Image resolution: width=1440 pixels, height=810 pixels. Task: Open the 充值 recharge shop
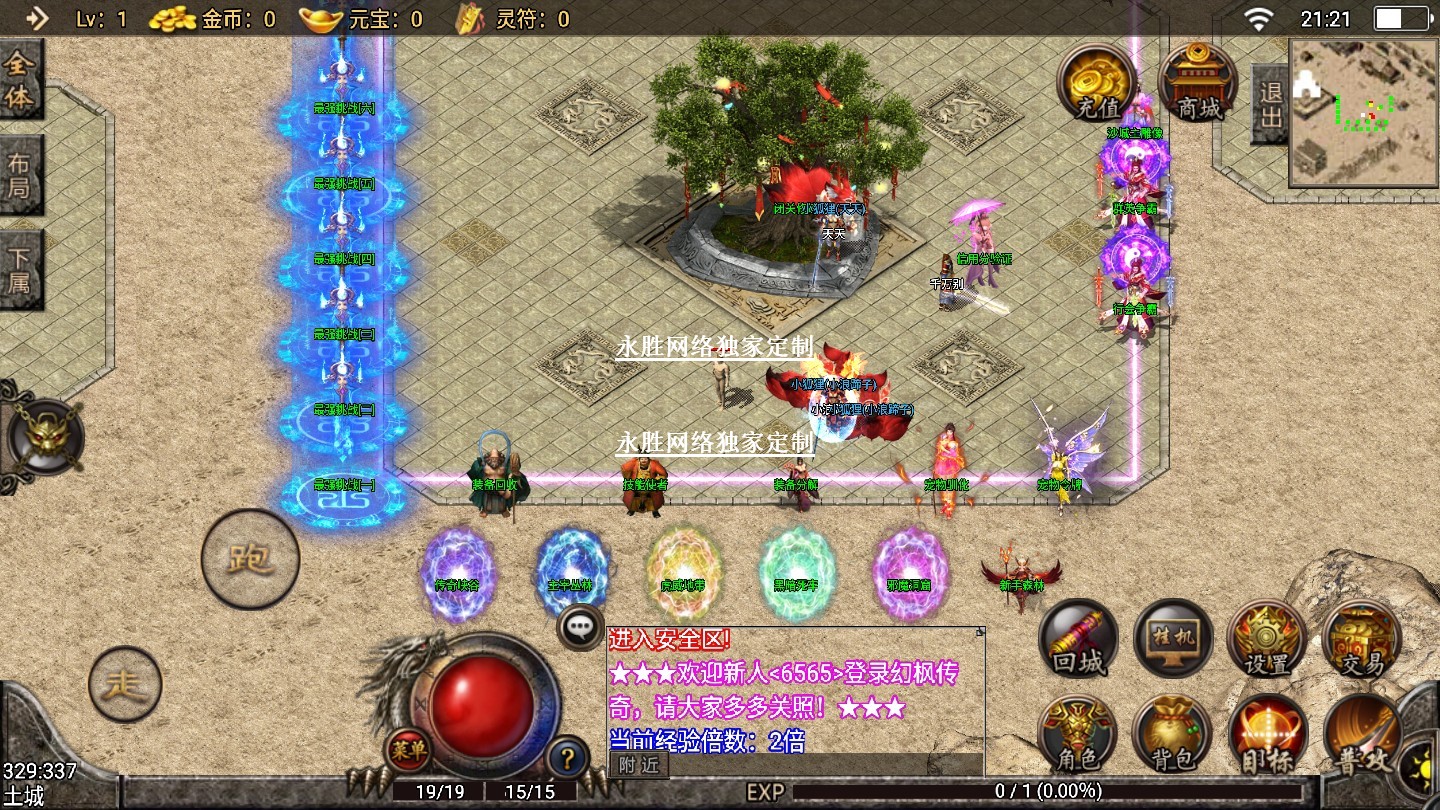click(1097, 81)
